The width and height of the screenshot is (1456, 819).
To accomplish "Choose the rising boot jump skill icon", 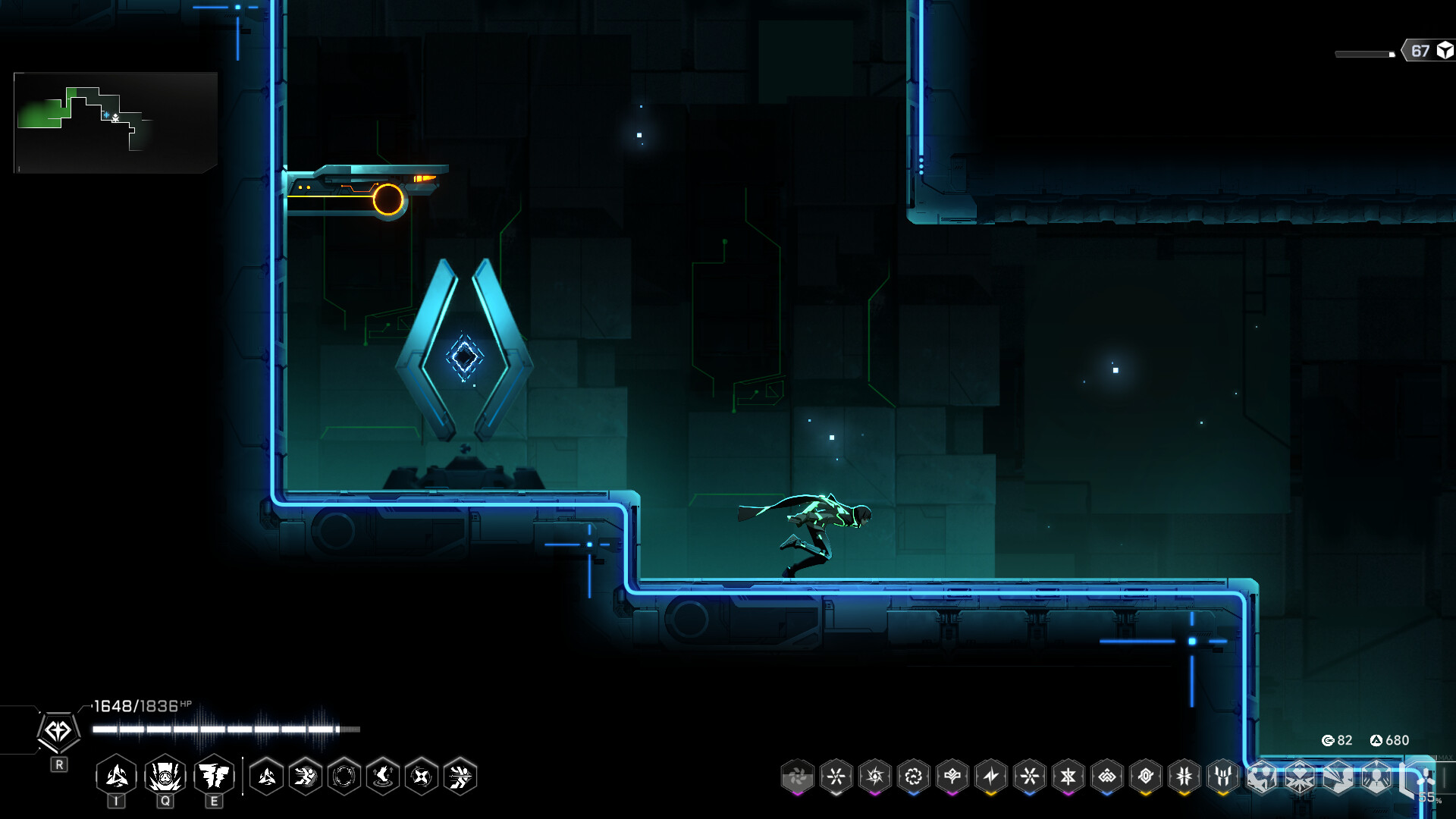I will click(383, 777).
